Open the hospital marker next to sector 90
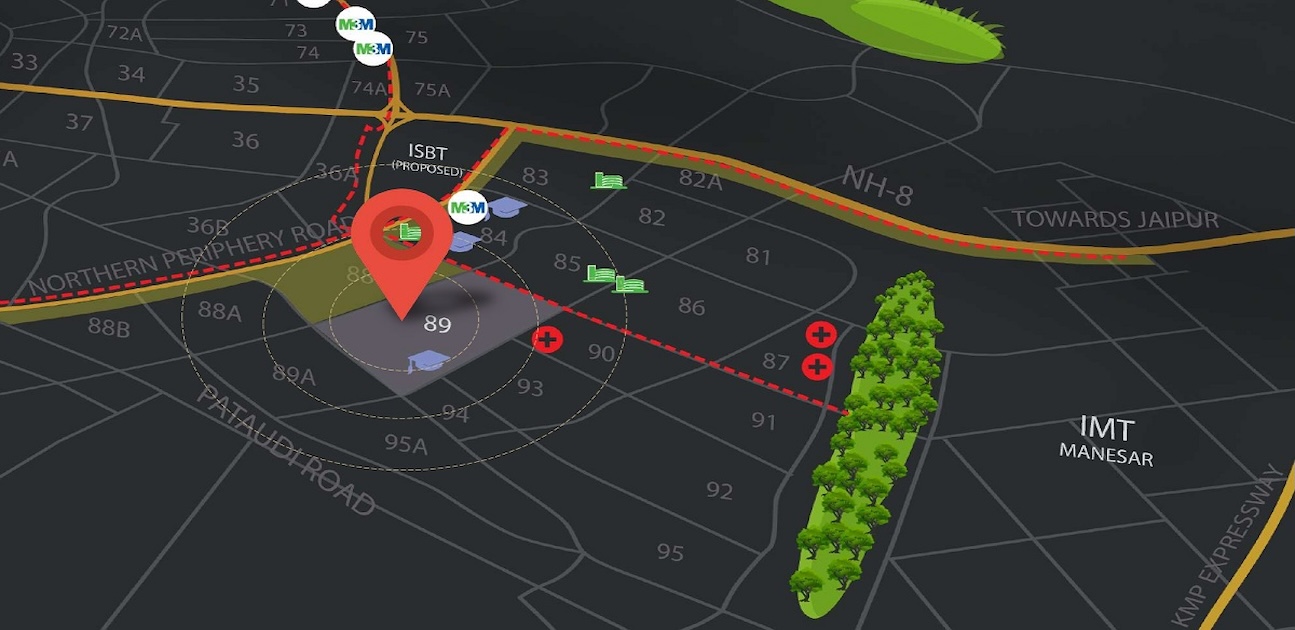Viewport: 1295px width, 630px height. pos(548,340)
